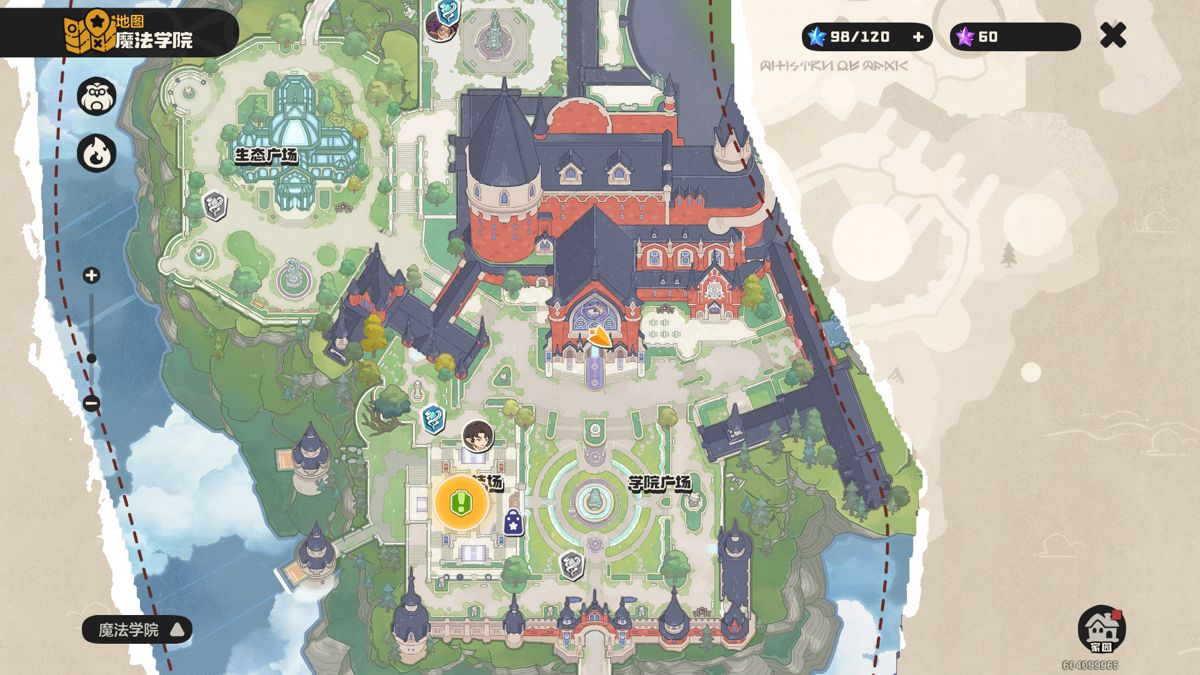Image resolution: width=1200 pixels, height=675 pixels.
Task: Close the map with the X button
Action: (1112, 36)
